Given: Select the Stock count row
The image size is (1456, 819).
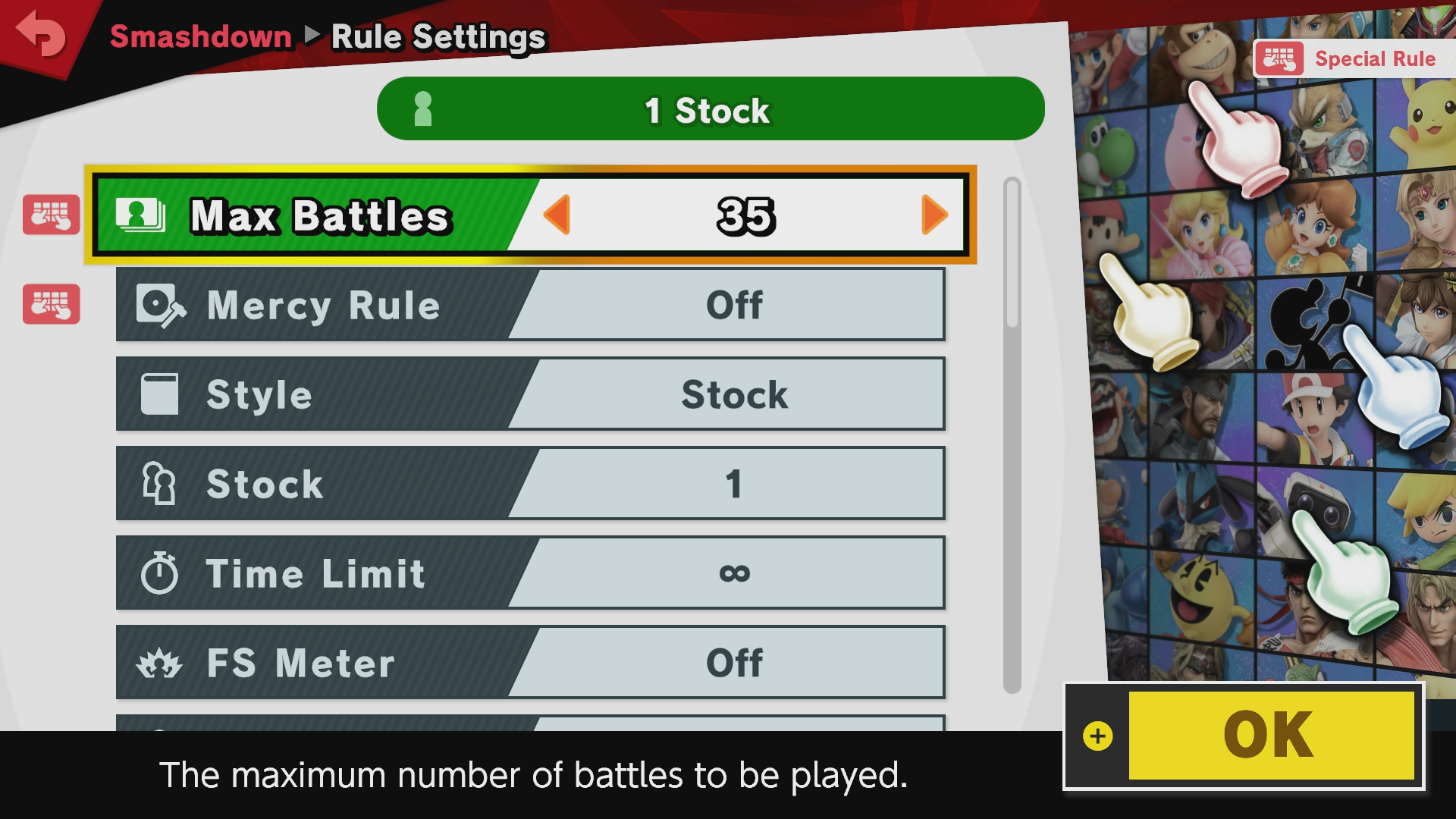Looking at the screenshot, I should (530, 484).
